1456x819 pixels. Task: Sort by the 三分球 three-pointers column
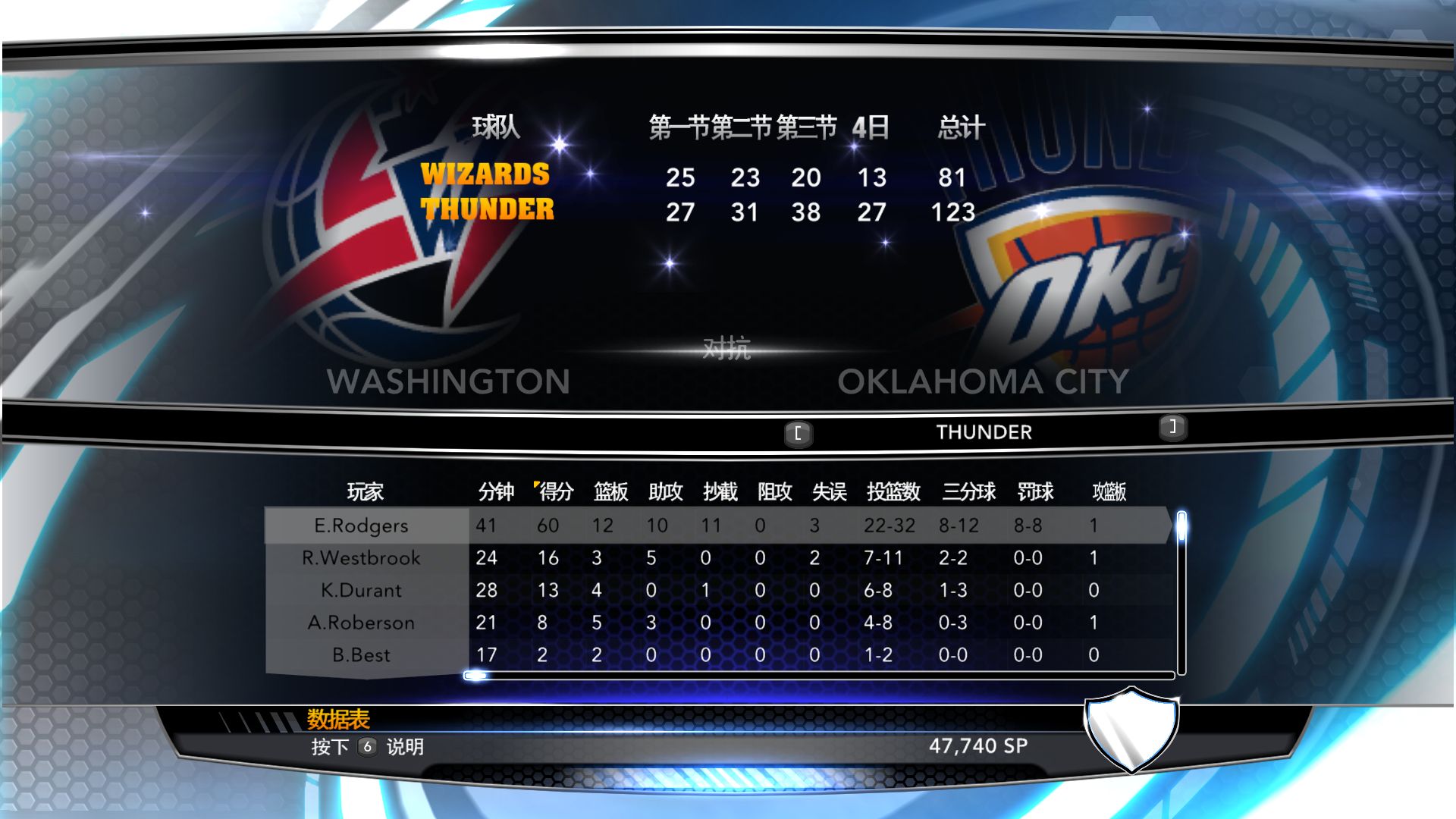coord(968,492)
